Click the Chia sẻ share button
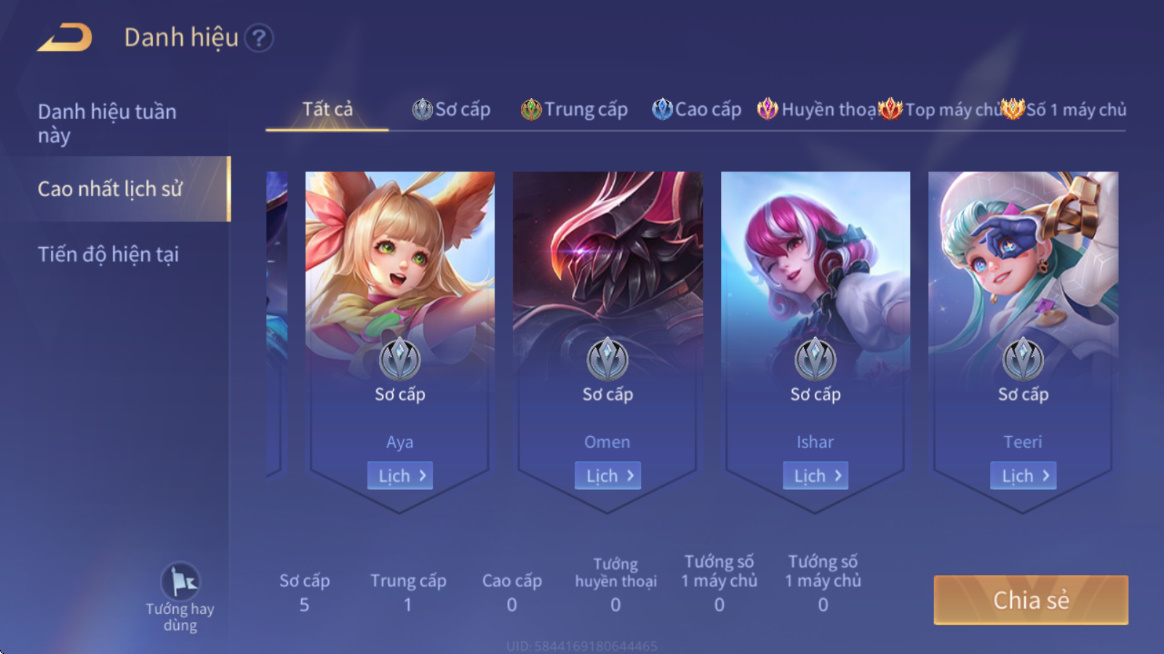The width and height of the screenshot is (1164, 654). pyautogui.click(x=1031, y=600)
